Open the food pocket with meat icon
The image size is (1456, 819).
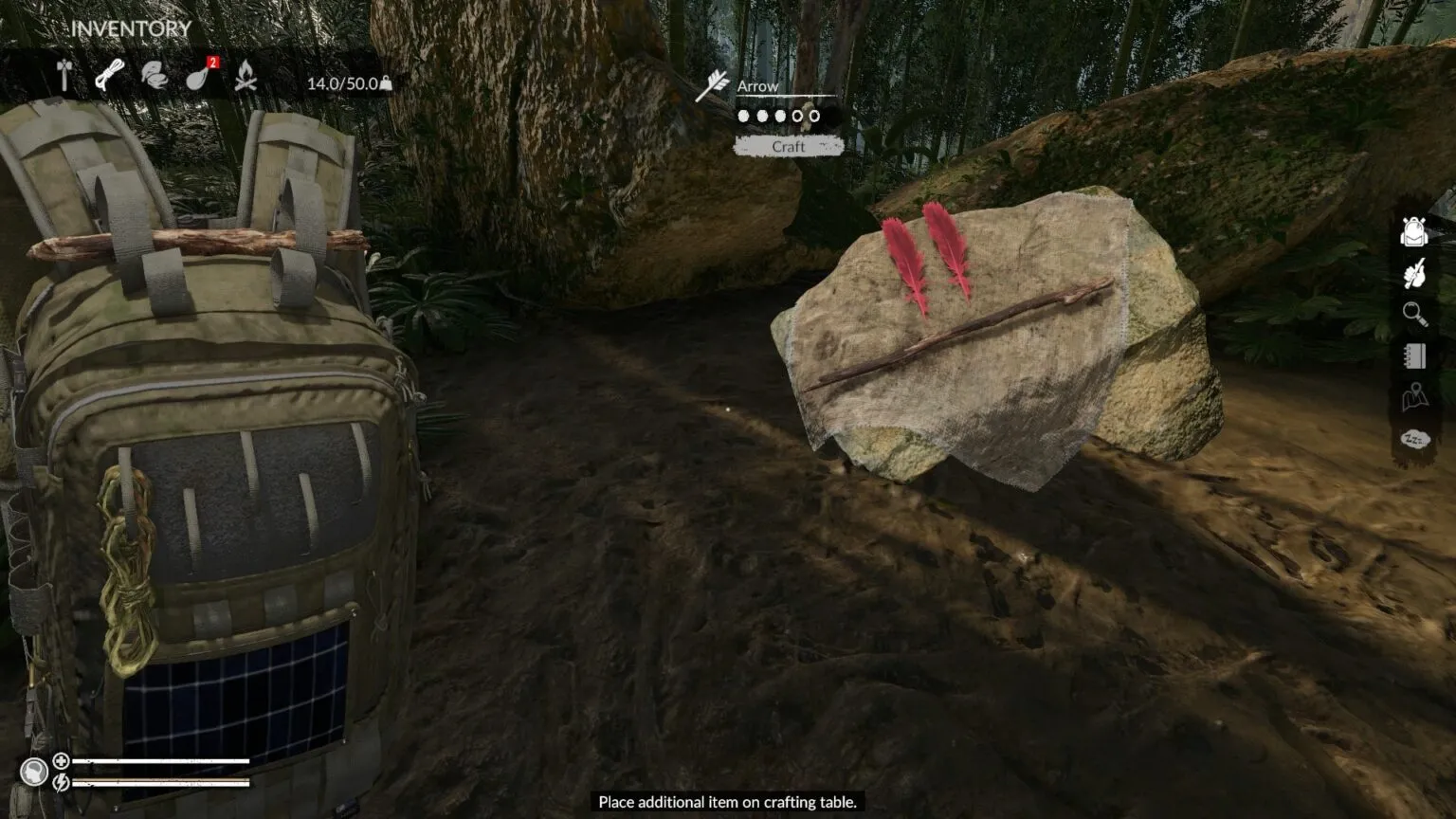[x=198, y=76]
